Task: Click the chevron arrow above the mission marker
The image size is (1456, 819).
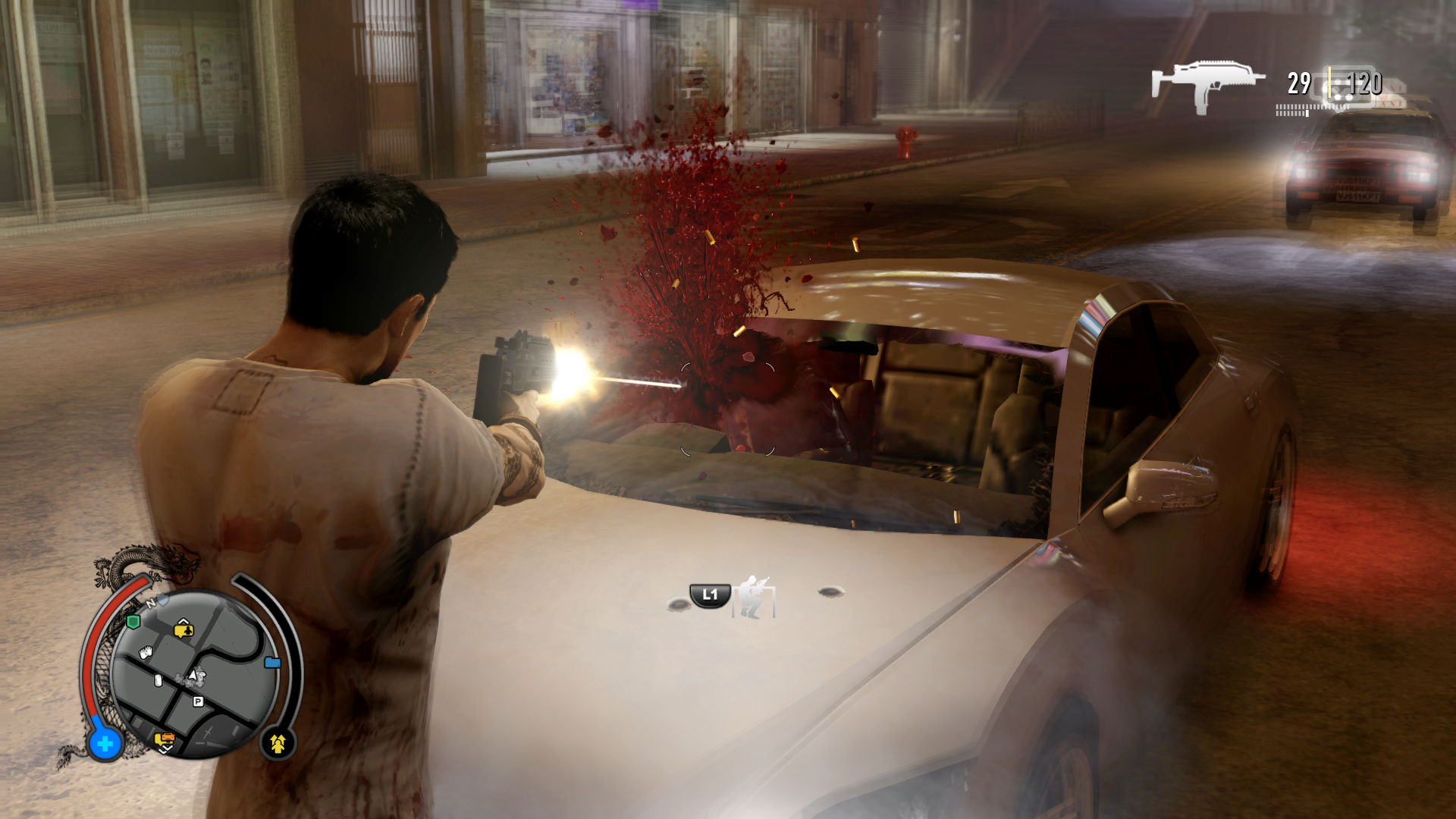Action: click(x=184, y=621)
